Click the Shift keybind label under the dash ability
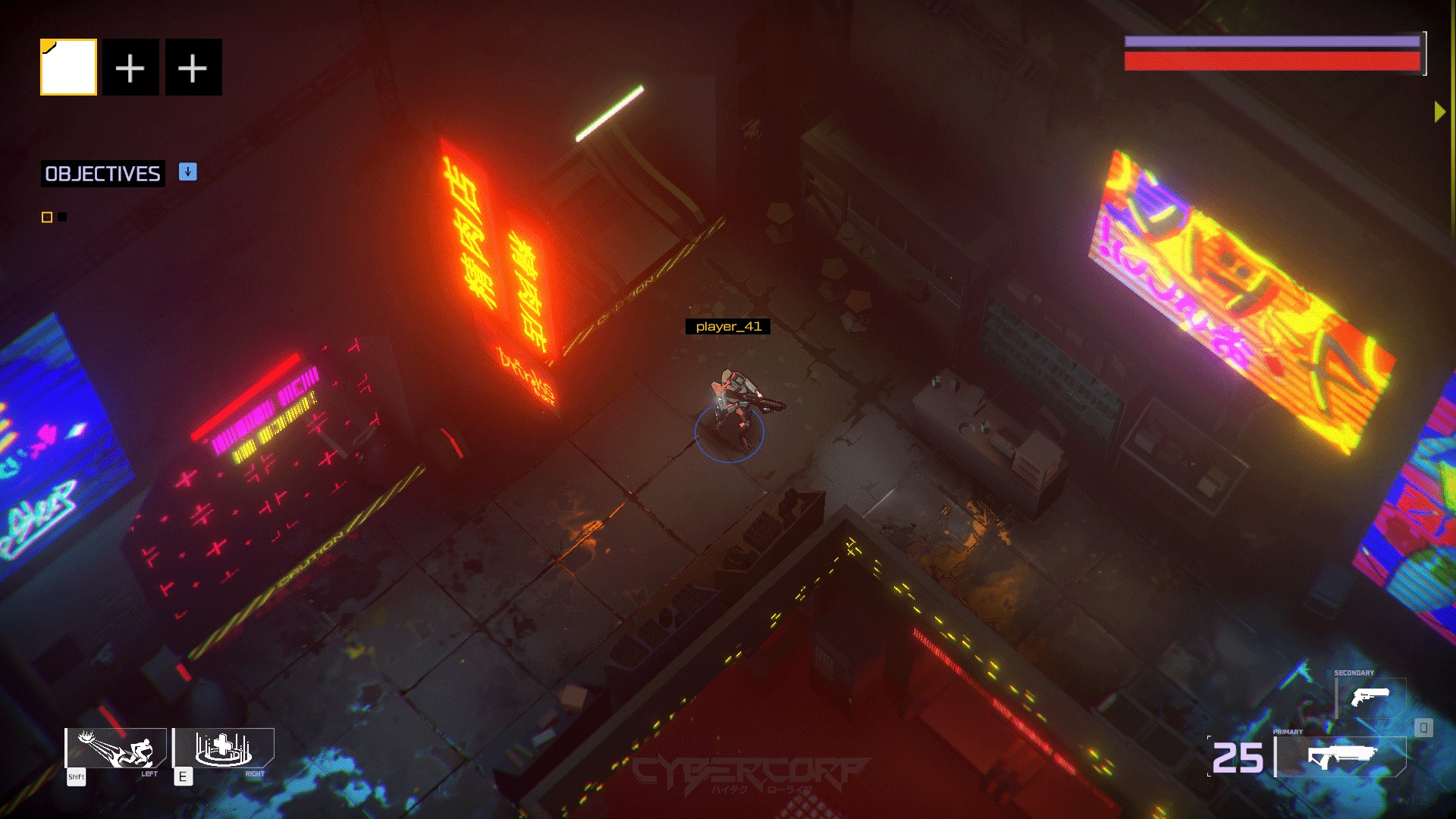The width and height of the screenshot is (1456, 819). click(x=75, y=777)
